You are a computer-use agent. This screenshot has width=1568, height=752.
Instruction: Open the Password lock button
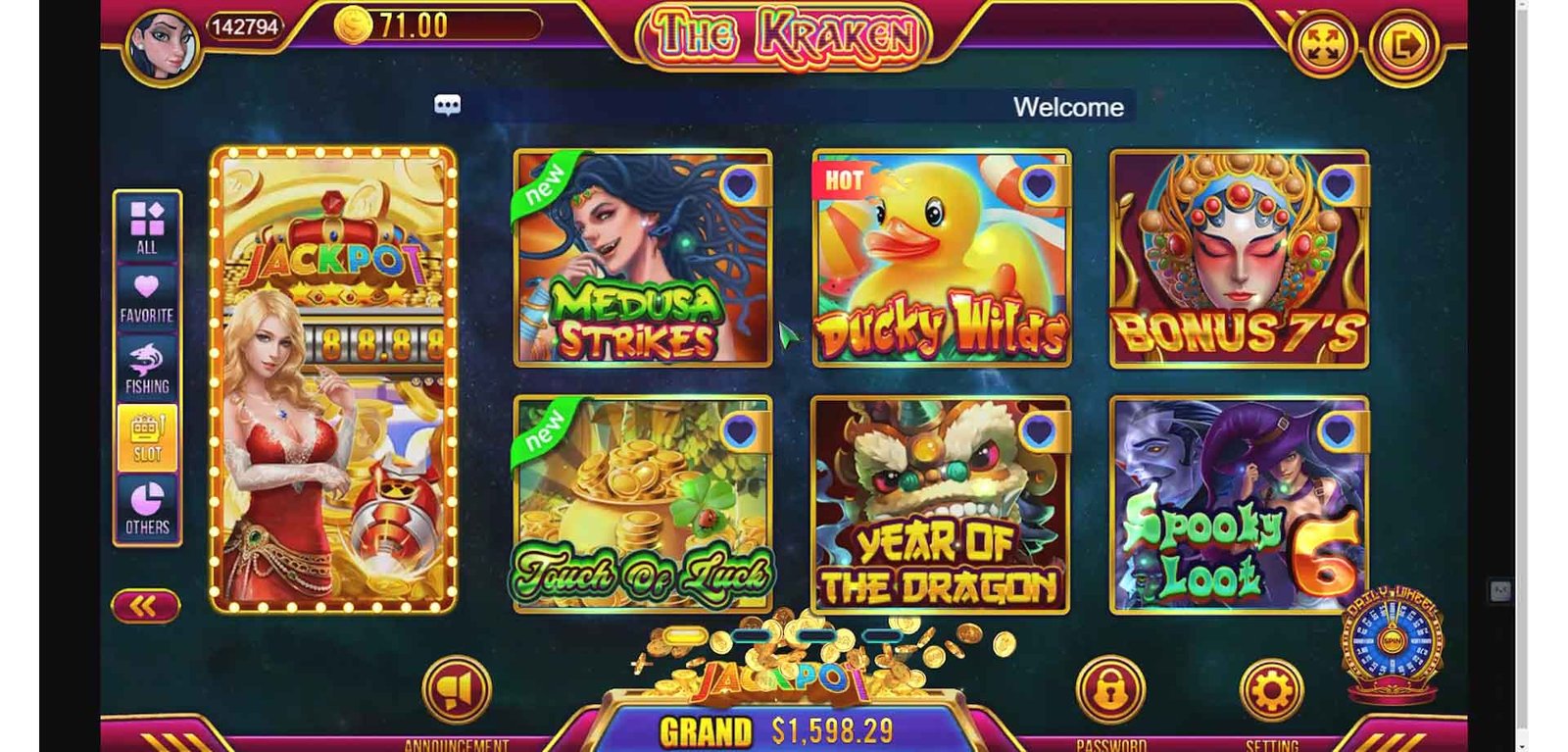[1109, 690]
